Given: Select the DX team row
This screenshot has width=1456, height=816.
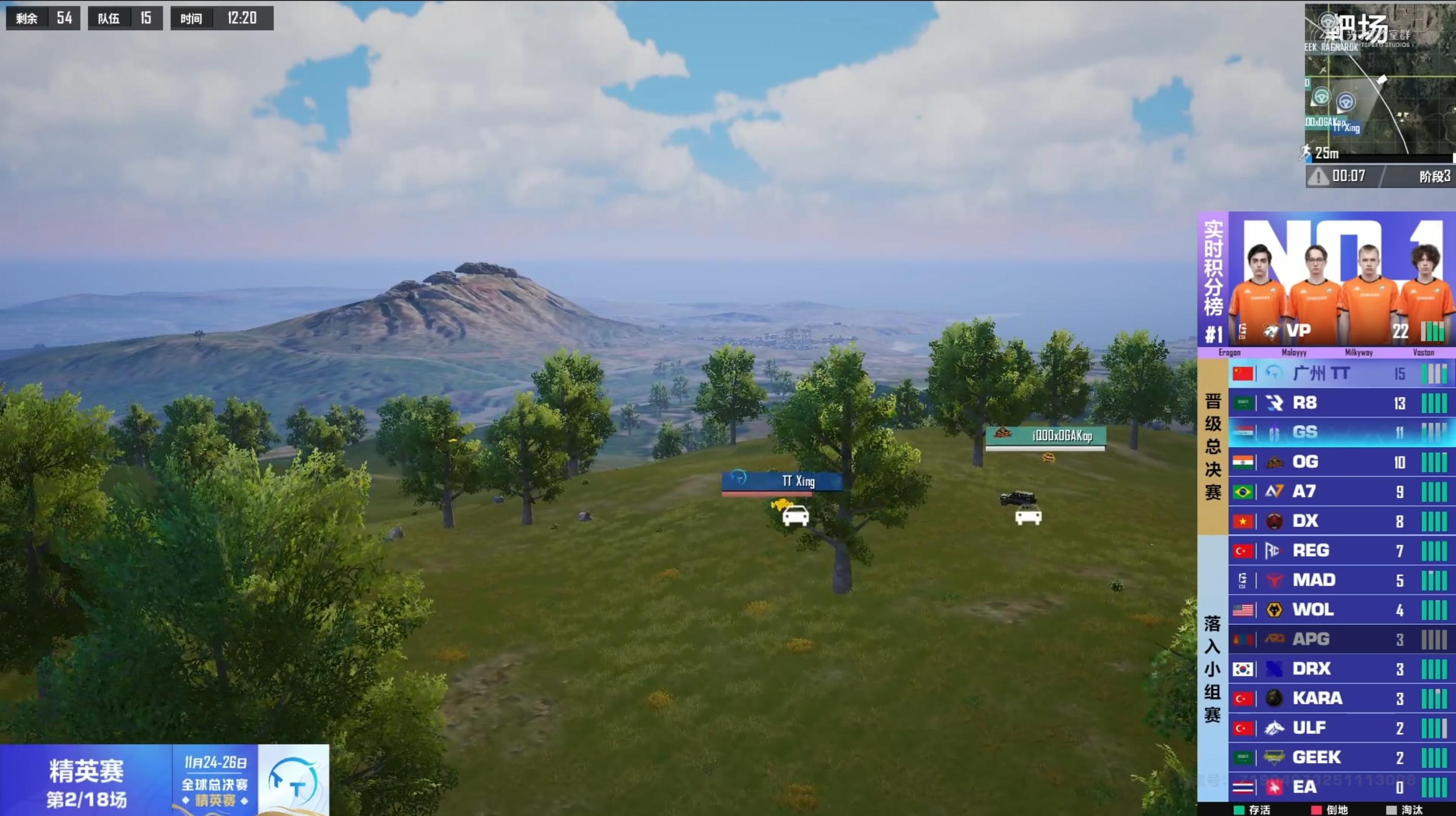Looking at the screenshot, I should [1340, 521].
